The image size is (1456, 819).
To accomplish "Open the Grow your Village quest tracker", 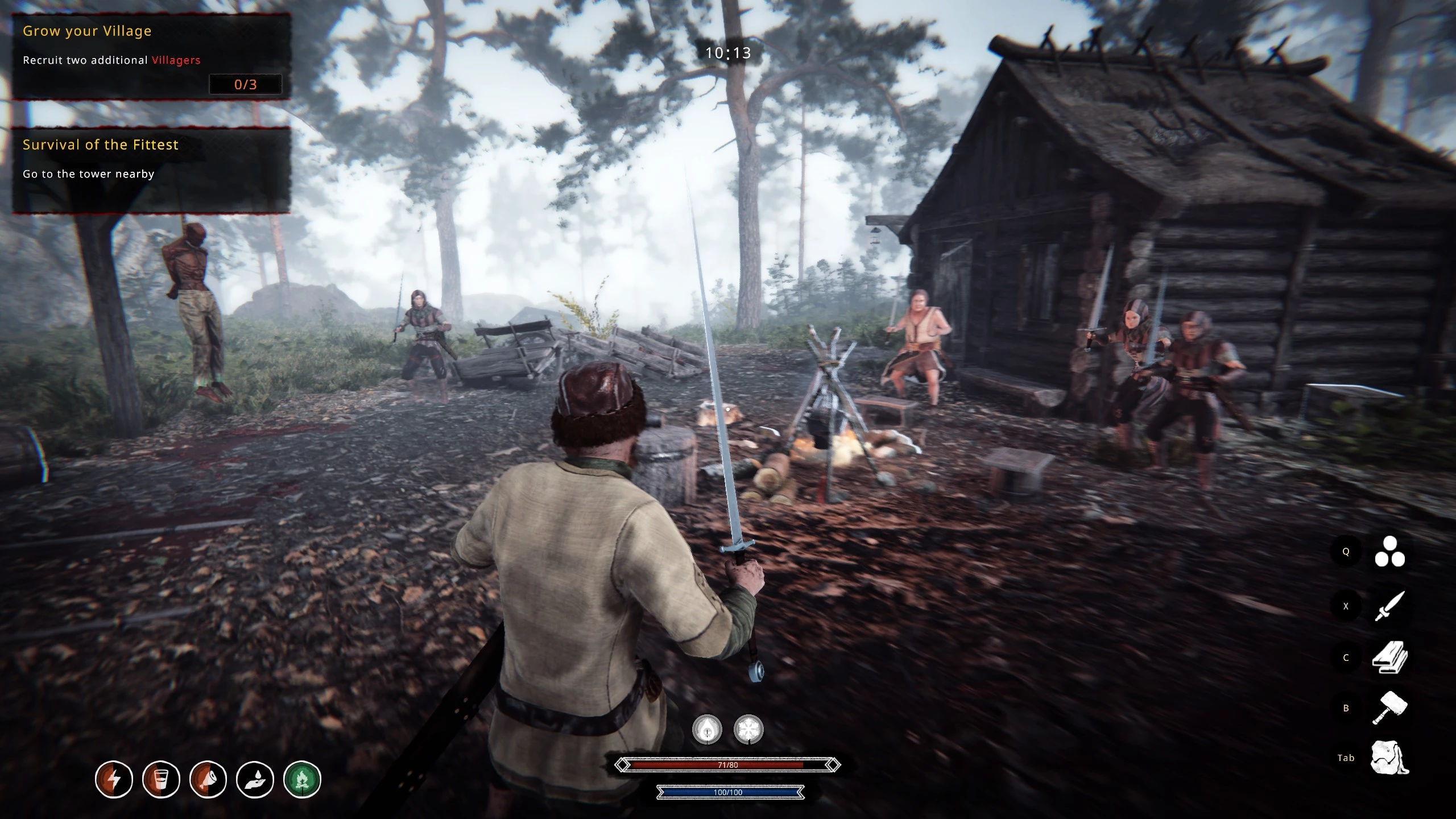I will 151,56.
